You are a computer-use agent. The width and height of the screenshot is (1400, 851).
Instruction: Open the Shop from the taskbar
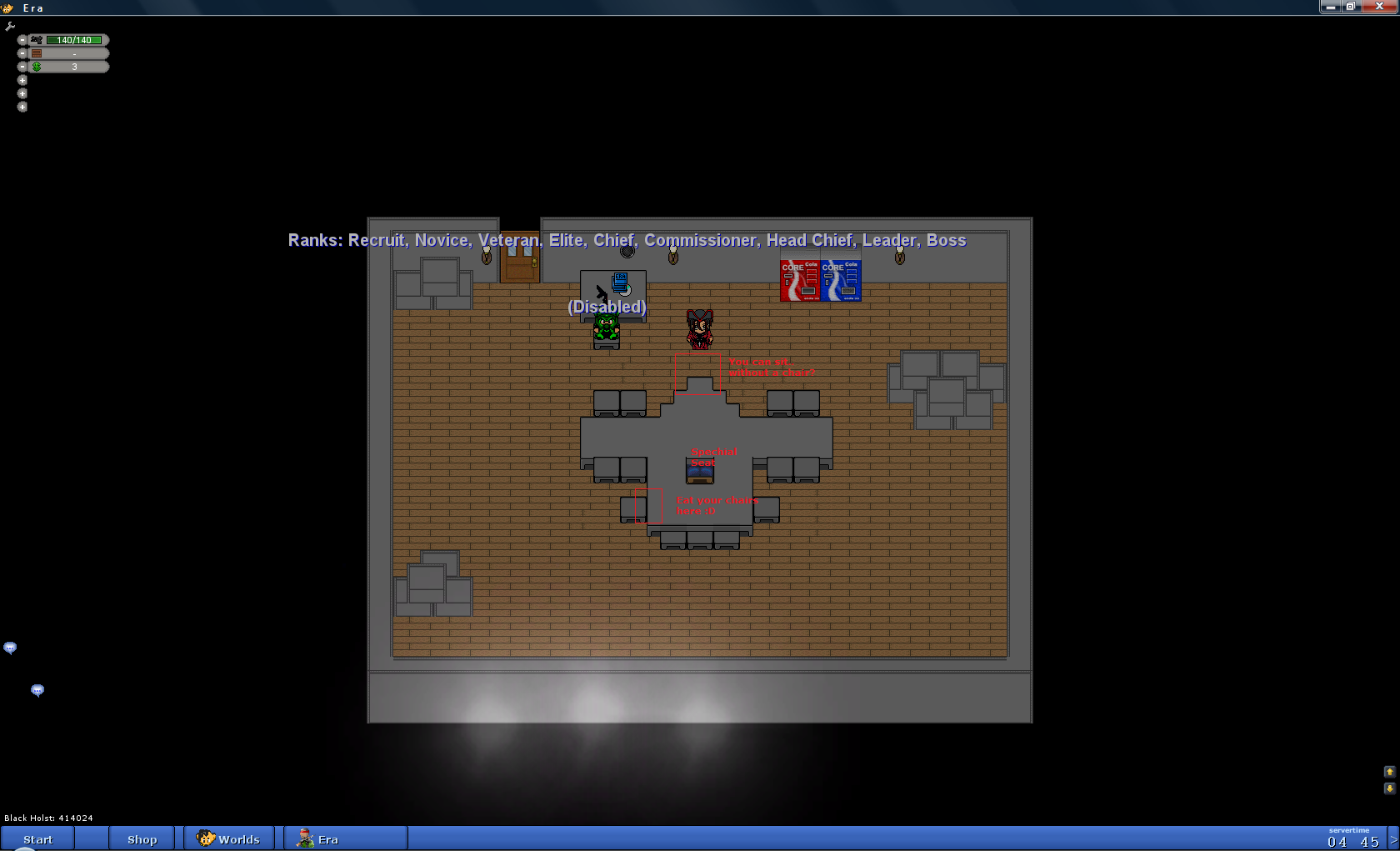tap(142, 839)
